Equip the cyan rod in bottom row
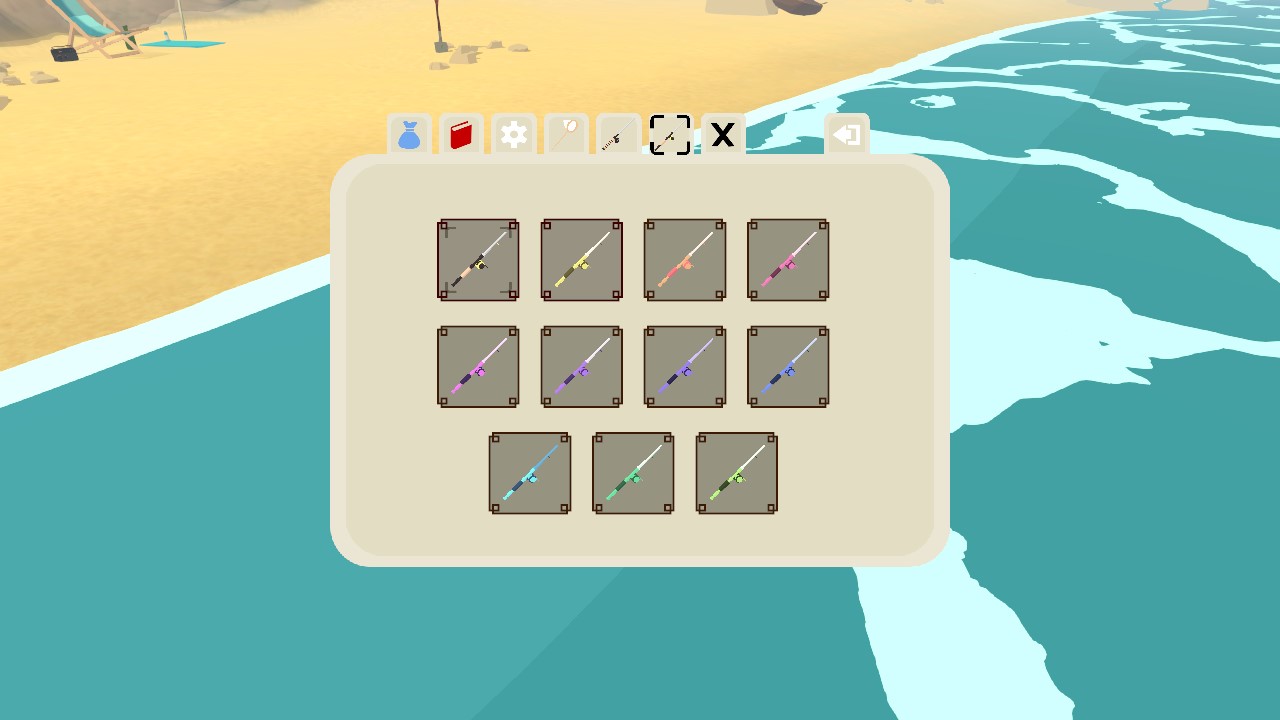 click(x=529, y=472)
